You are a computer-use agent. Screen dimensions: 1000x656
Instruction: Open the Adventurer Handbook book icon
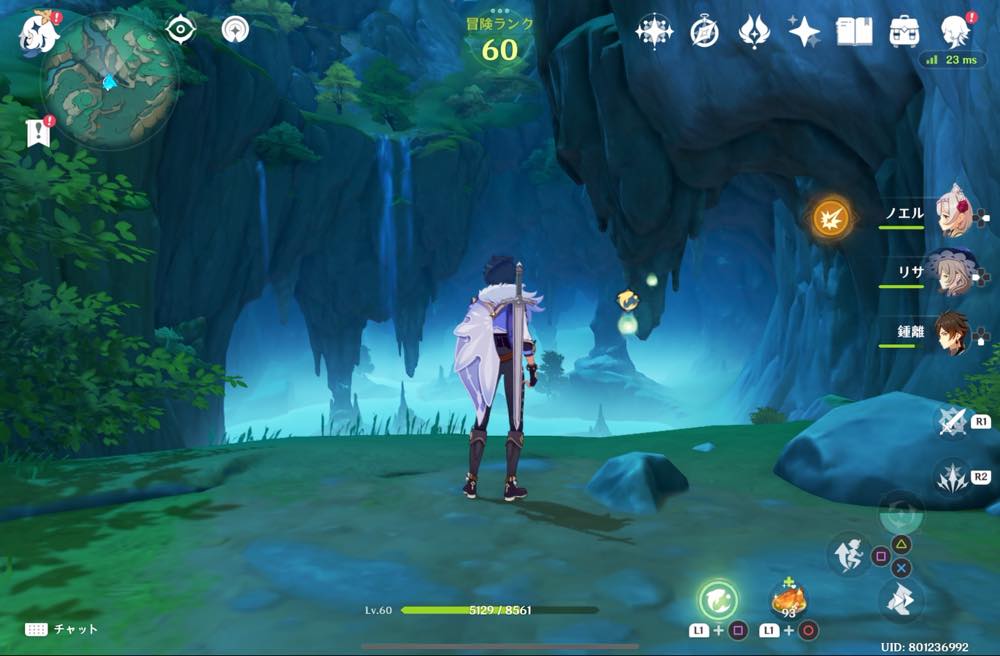pos(855,32)
